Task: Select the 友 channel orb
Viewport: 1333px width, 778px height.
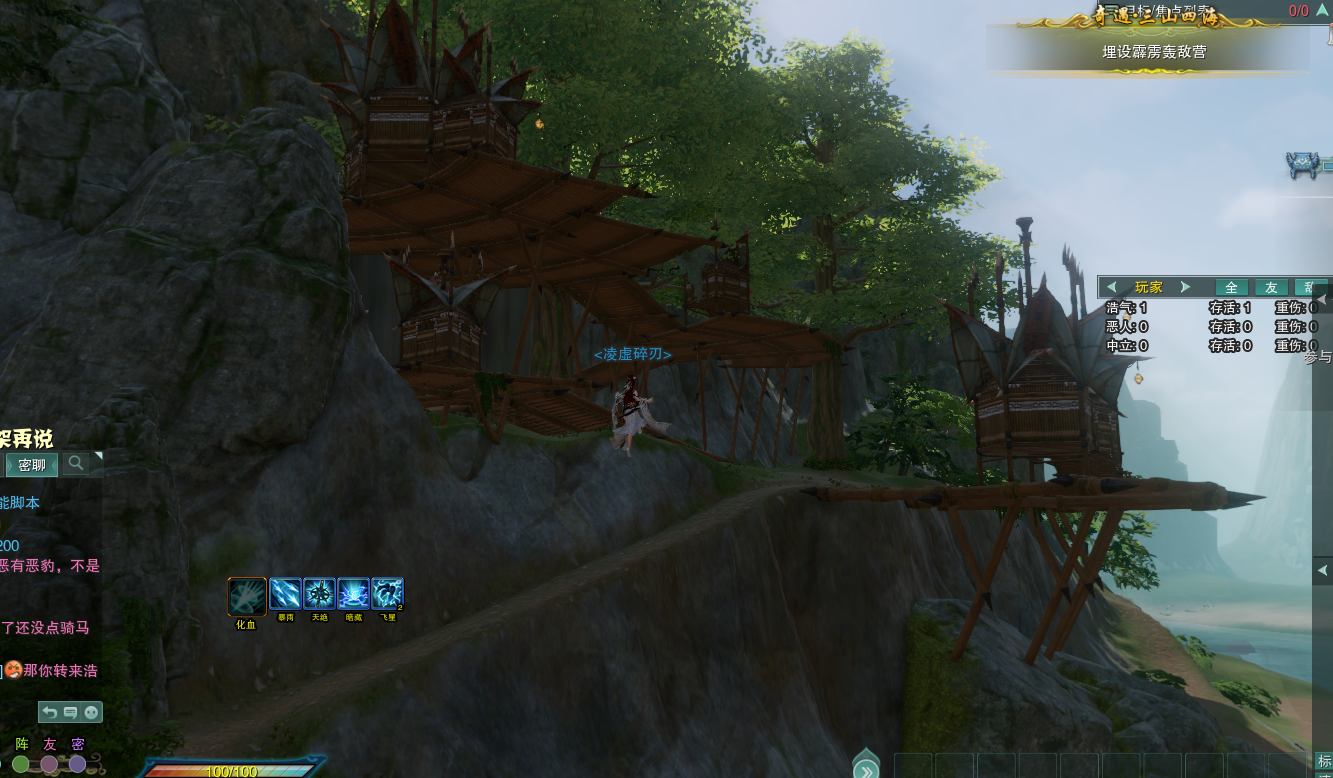Action: (49, 764)
